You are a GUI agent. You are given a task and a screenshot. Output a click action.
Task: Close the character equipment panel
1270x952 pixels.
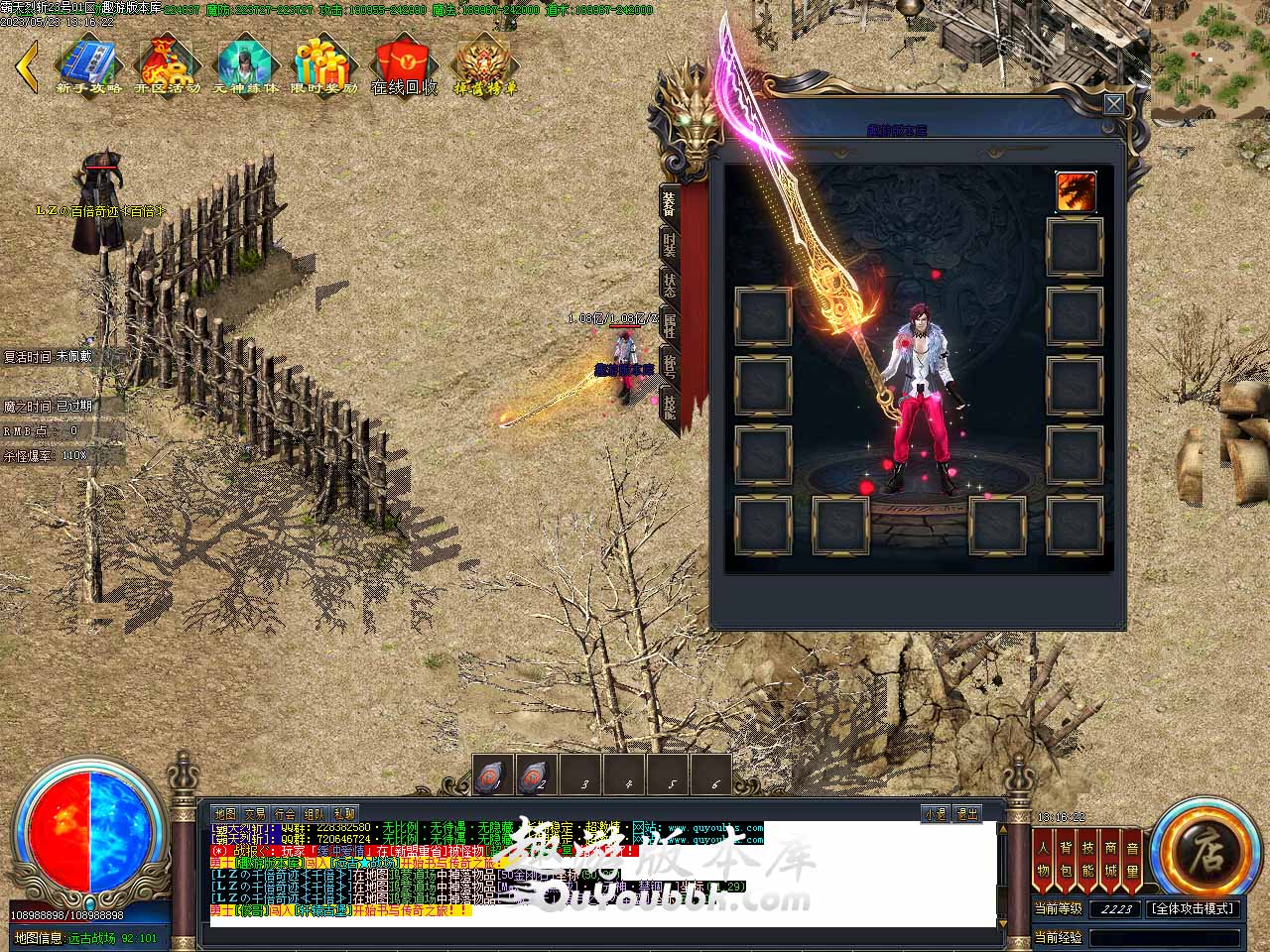(1114, 104)
